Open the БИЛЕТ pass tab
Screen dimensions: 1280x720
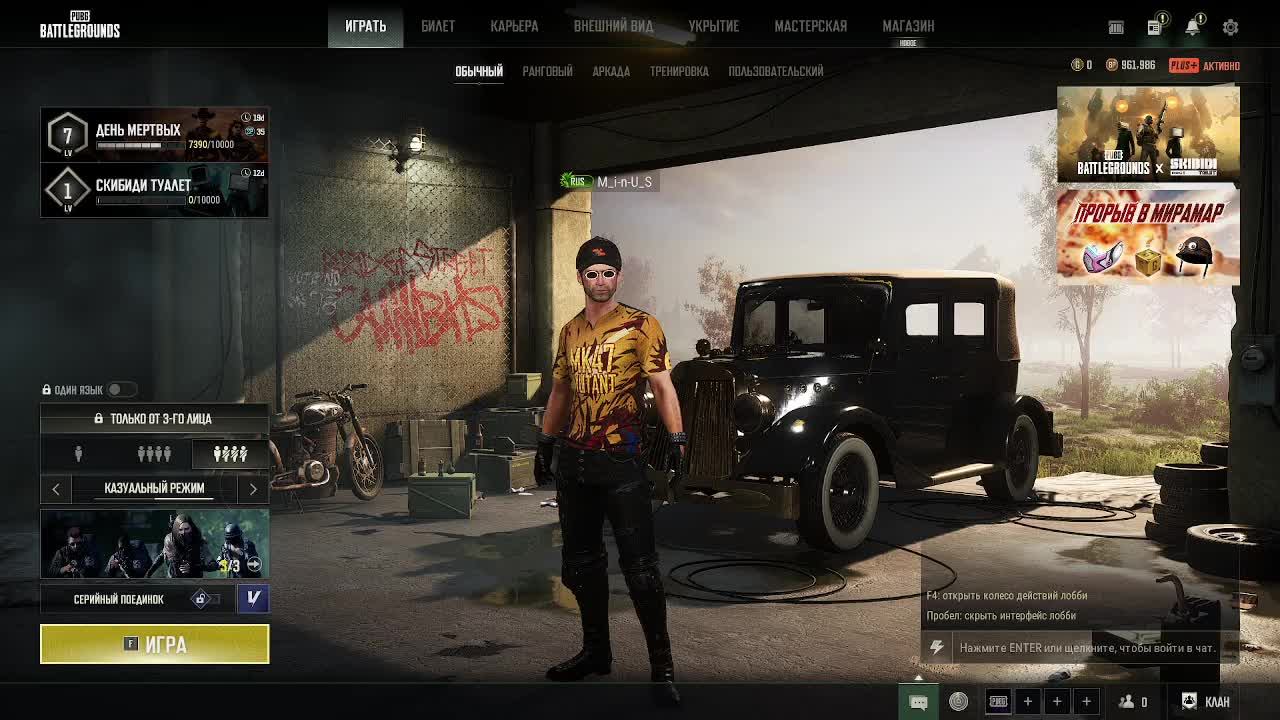[x=438, y=26]
